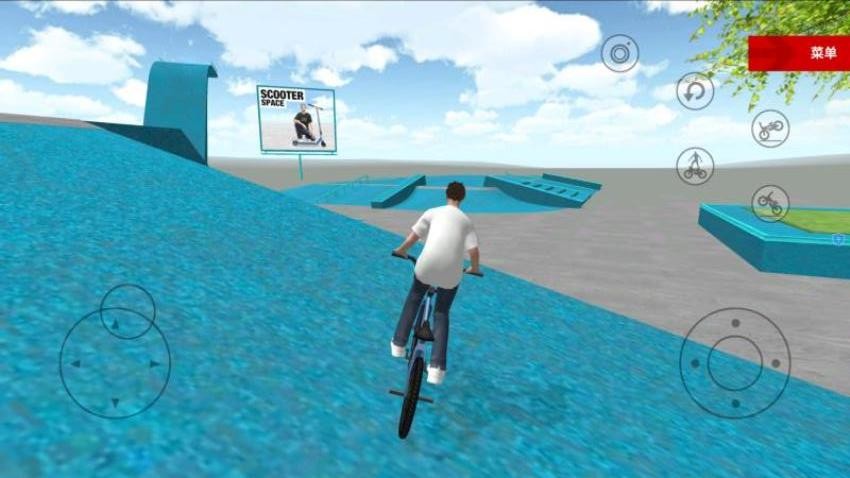Tap the up arrow on the movement pad
Image resolution: width=850 pixels, height=478 pixels.
(x=114, y=324)
